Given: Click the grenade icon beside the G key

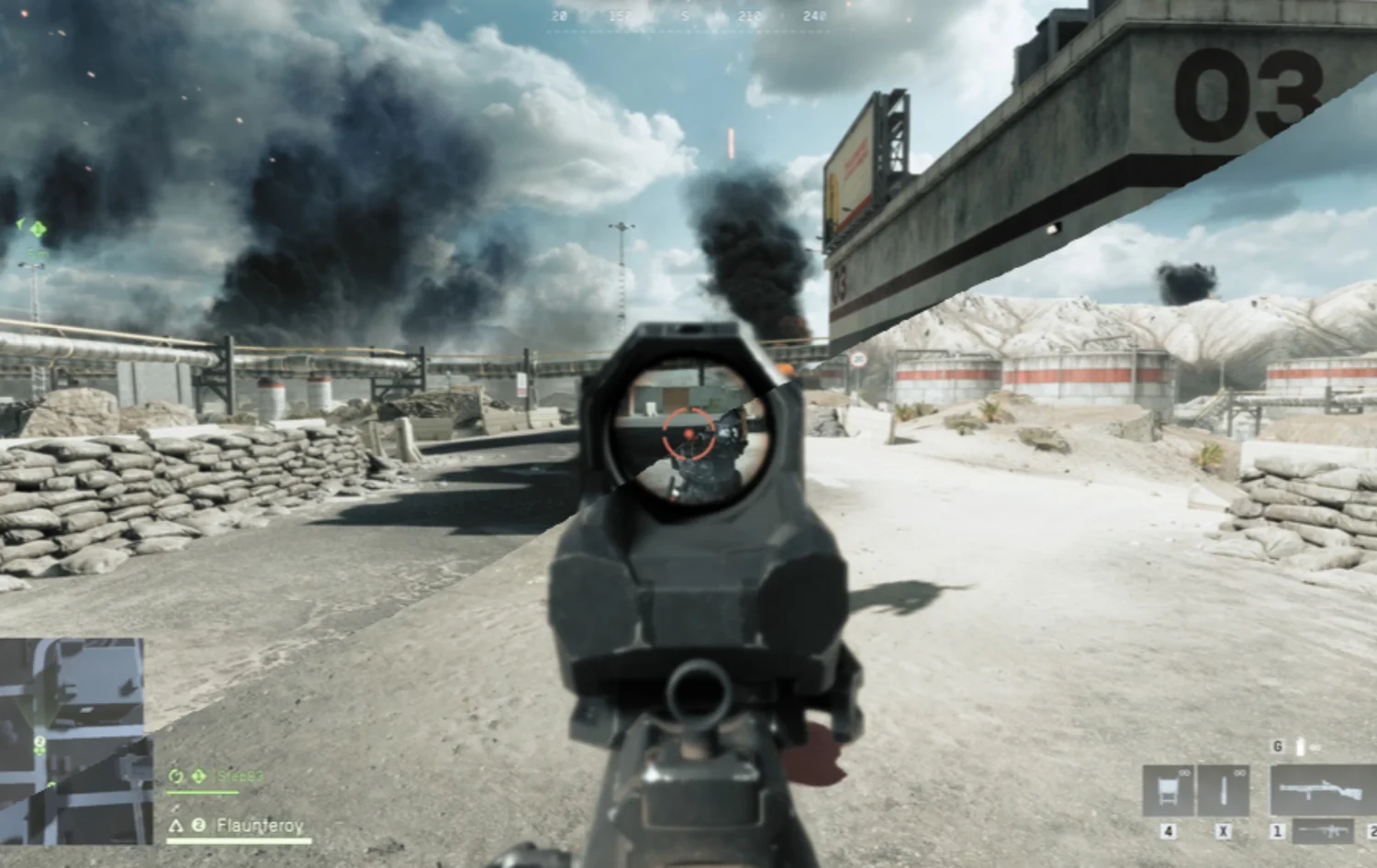Looking at the screenshot, I should pyautogui.click(x=1301, y=746).
